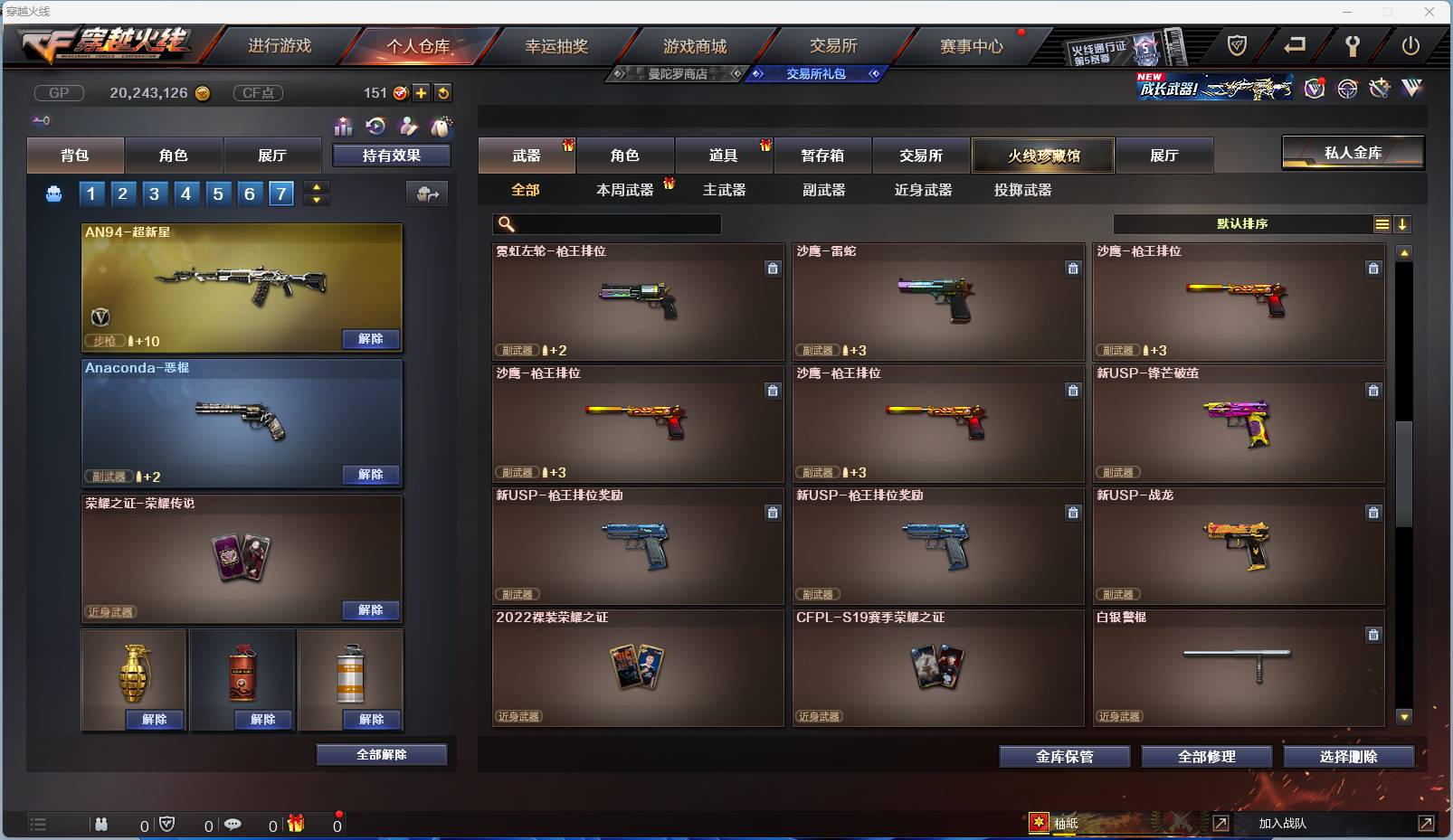Open the 幸运抽奖 menu at the top
Image resolution: width=1453 pixels, height=840 pixels.
[x=558, y=44]
